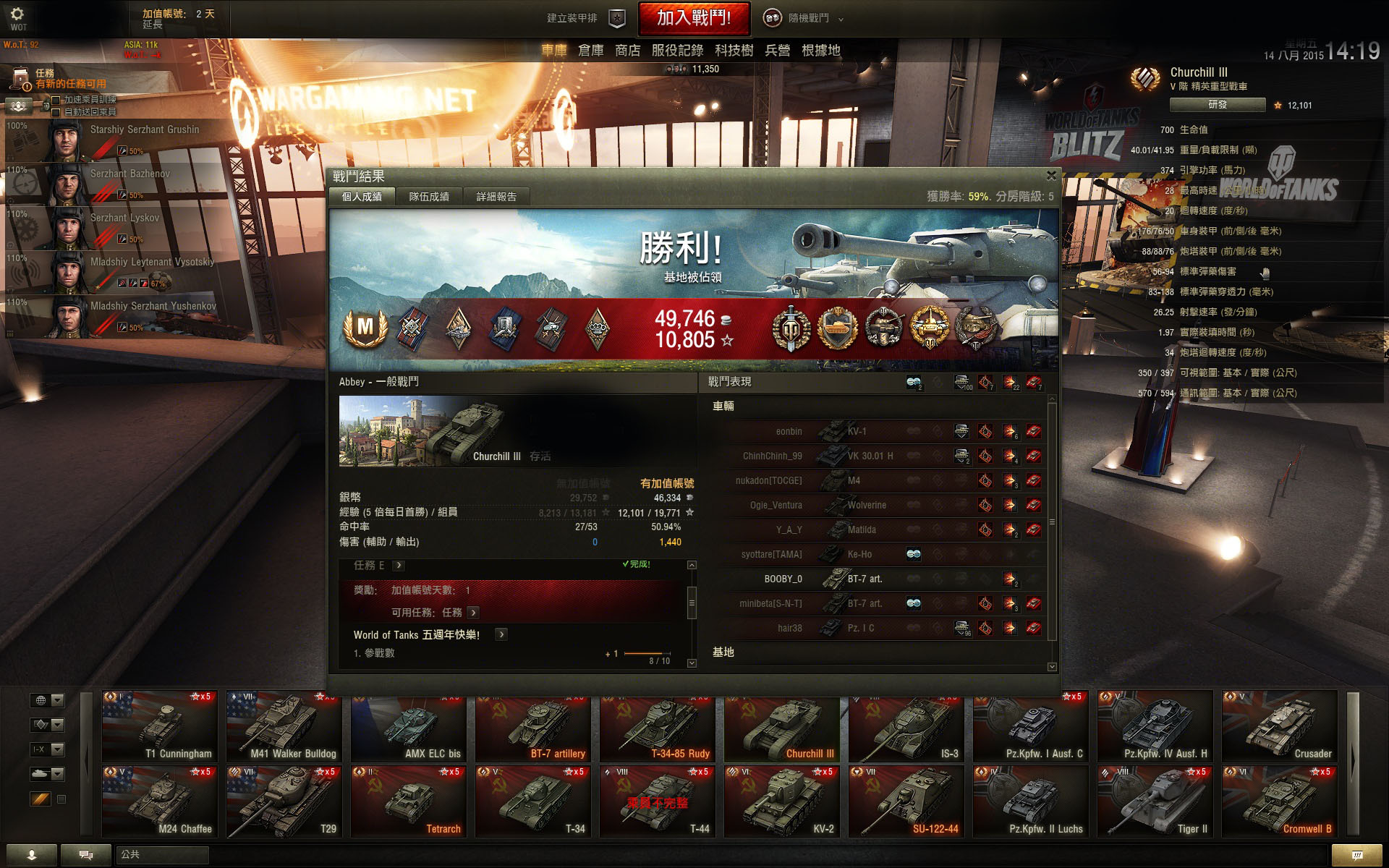Open the 服役記錄 service record

(x=677, y=51)
